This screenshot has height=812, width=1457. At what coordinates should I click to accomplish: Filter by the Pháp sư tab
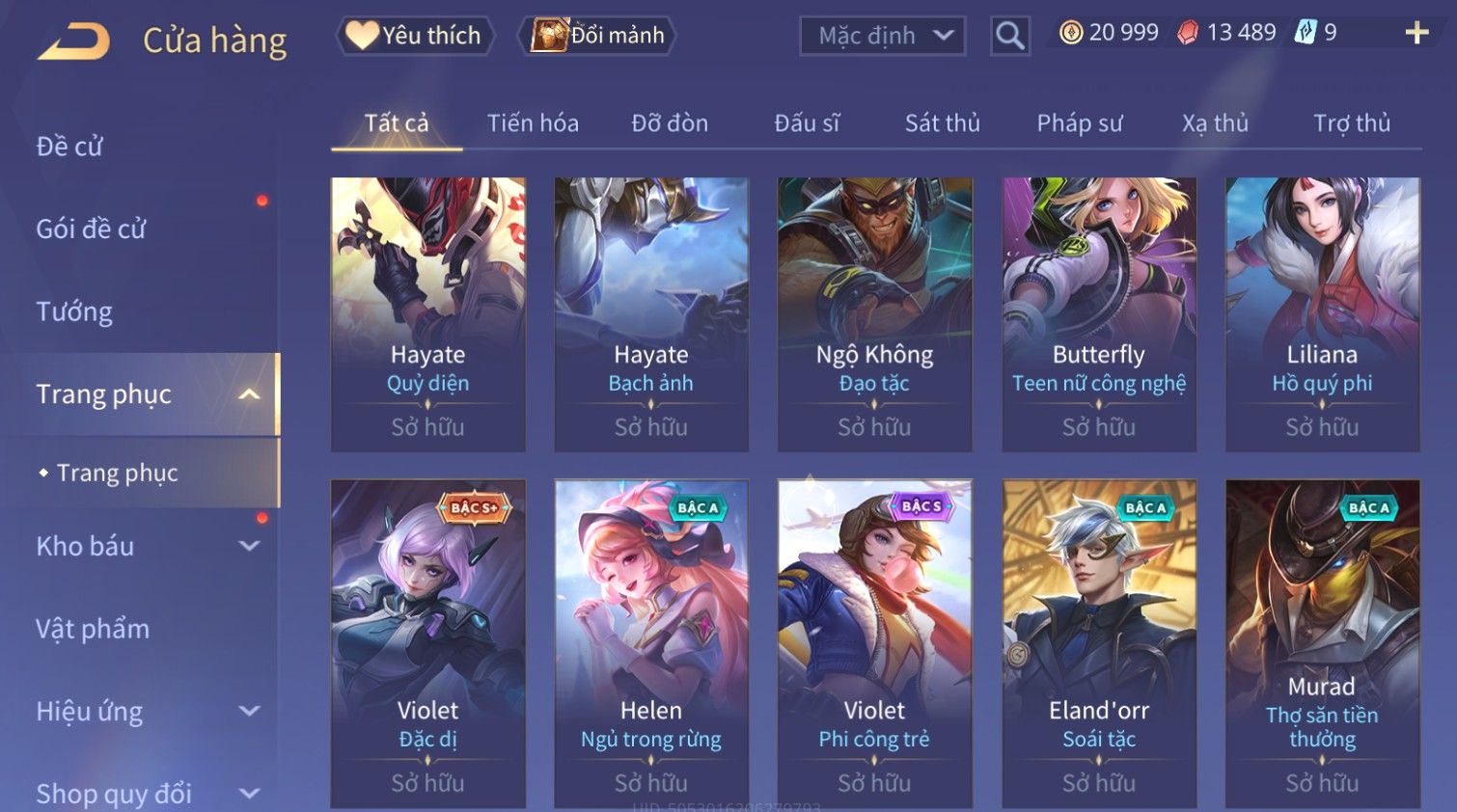click(1079, 123)
